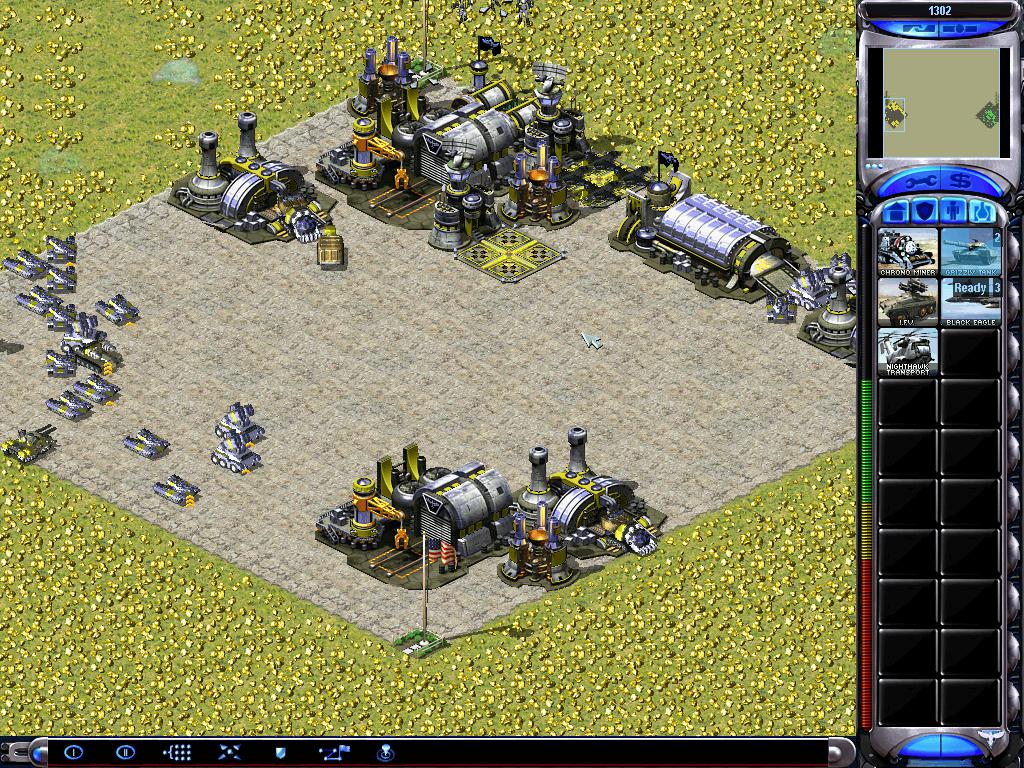Click the beacon placement button

[x=385, y=752]
